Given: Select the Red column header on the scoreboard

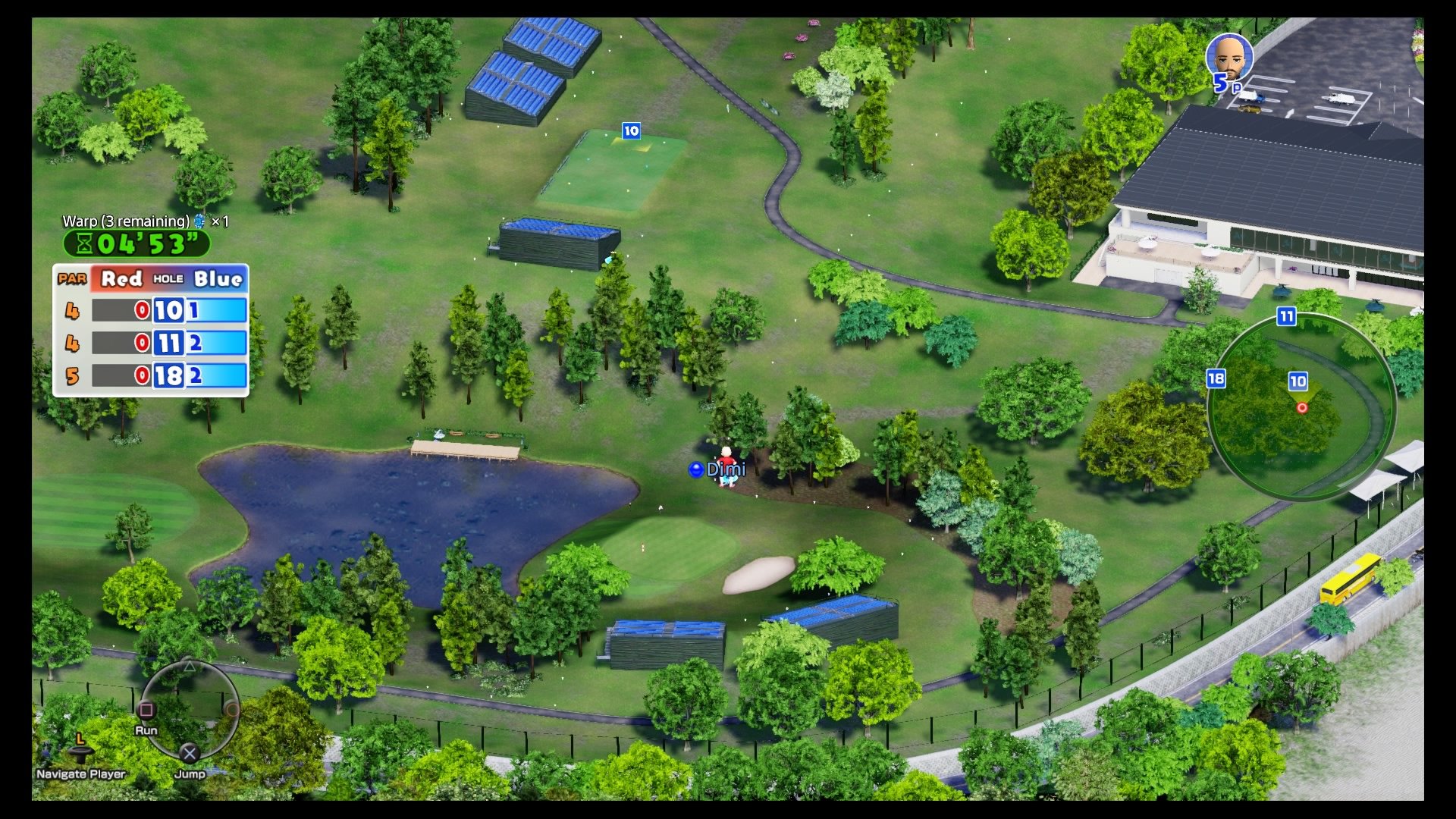Looking at the screenshot, I should tap(121, 279).
